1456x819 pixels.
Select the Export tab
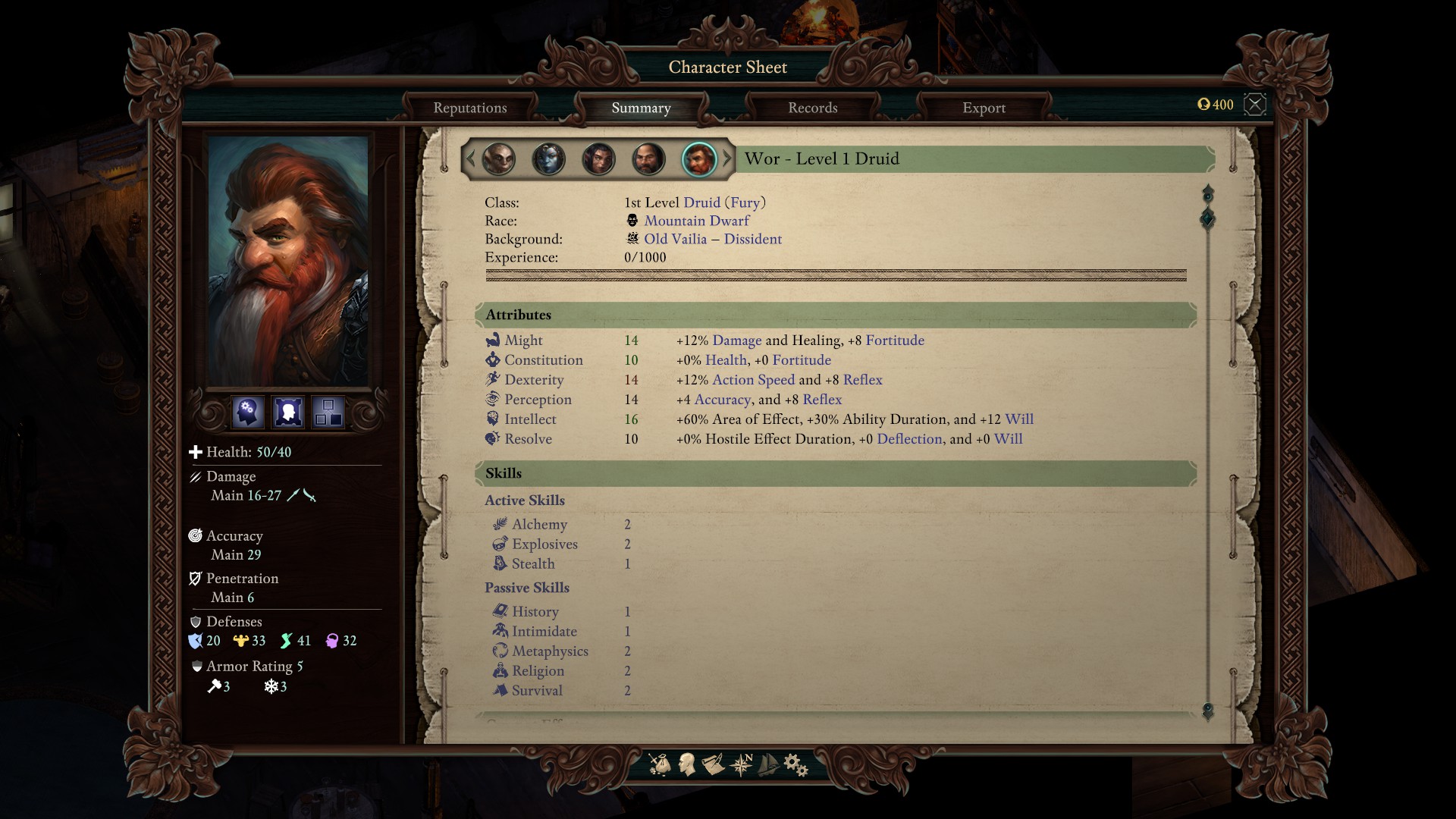click(984, 108)
